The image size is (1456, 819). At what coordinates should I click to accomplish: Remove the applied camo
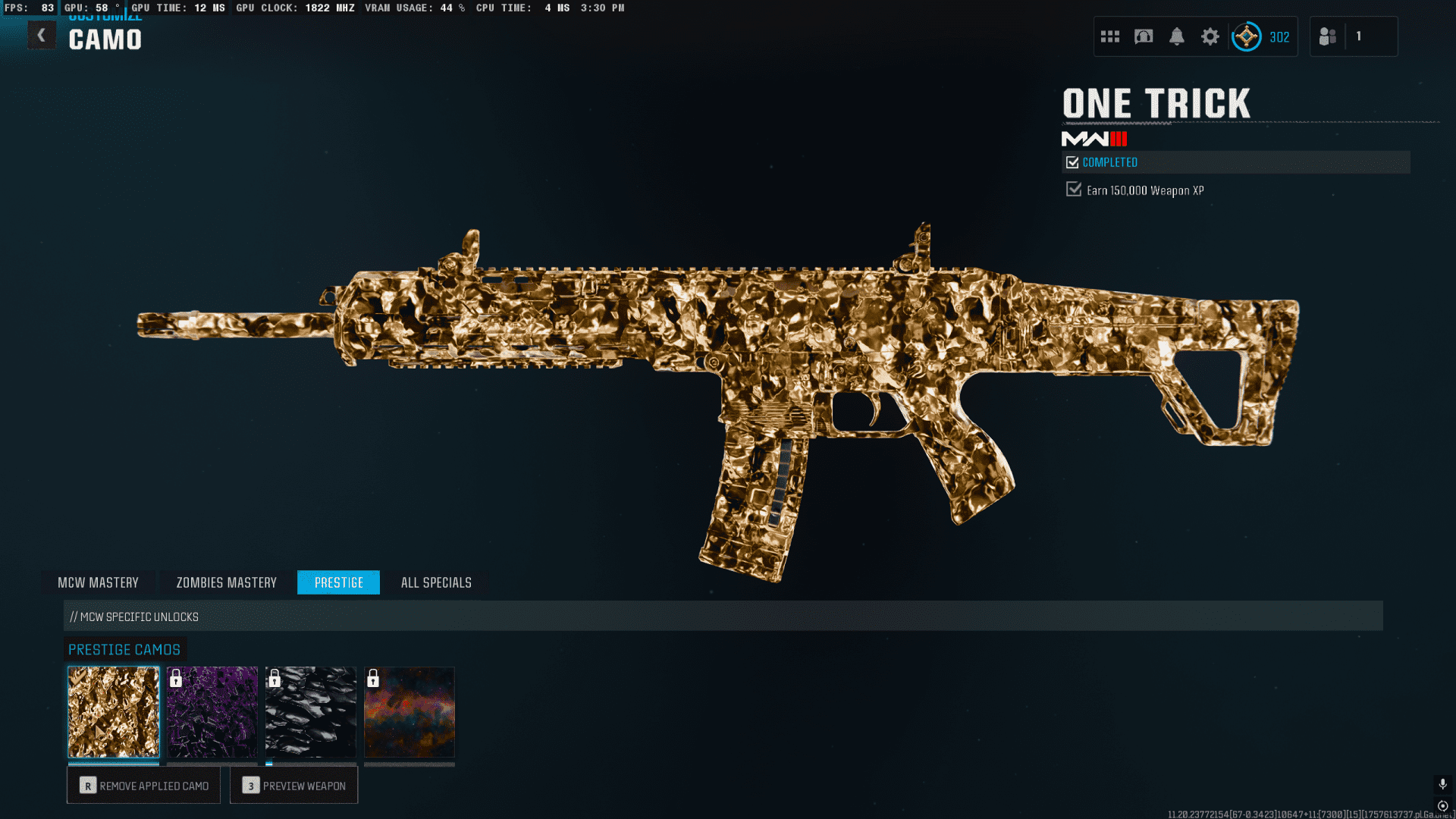pos(143,786)
